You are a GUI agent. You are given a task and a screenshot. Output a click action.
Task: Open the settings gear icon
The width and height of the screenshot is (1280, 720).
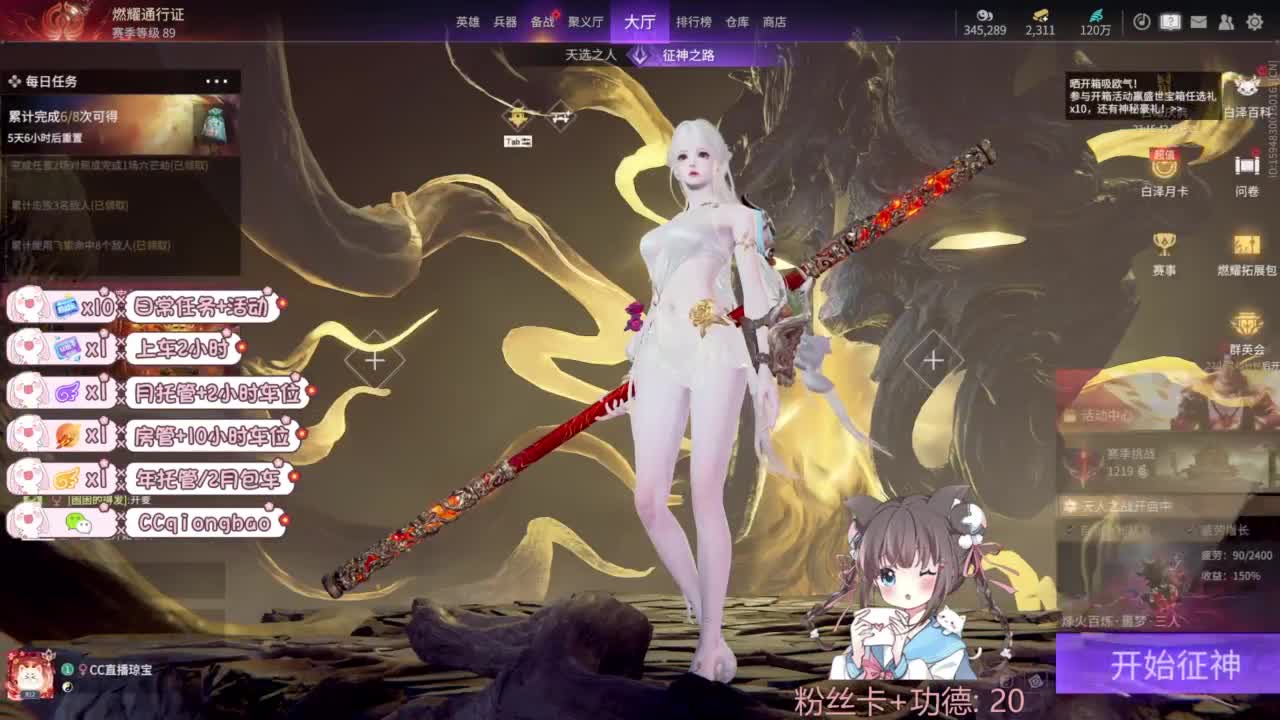click(1255, 22)
